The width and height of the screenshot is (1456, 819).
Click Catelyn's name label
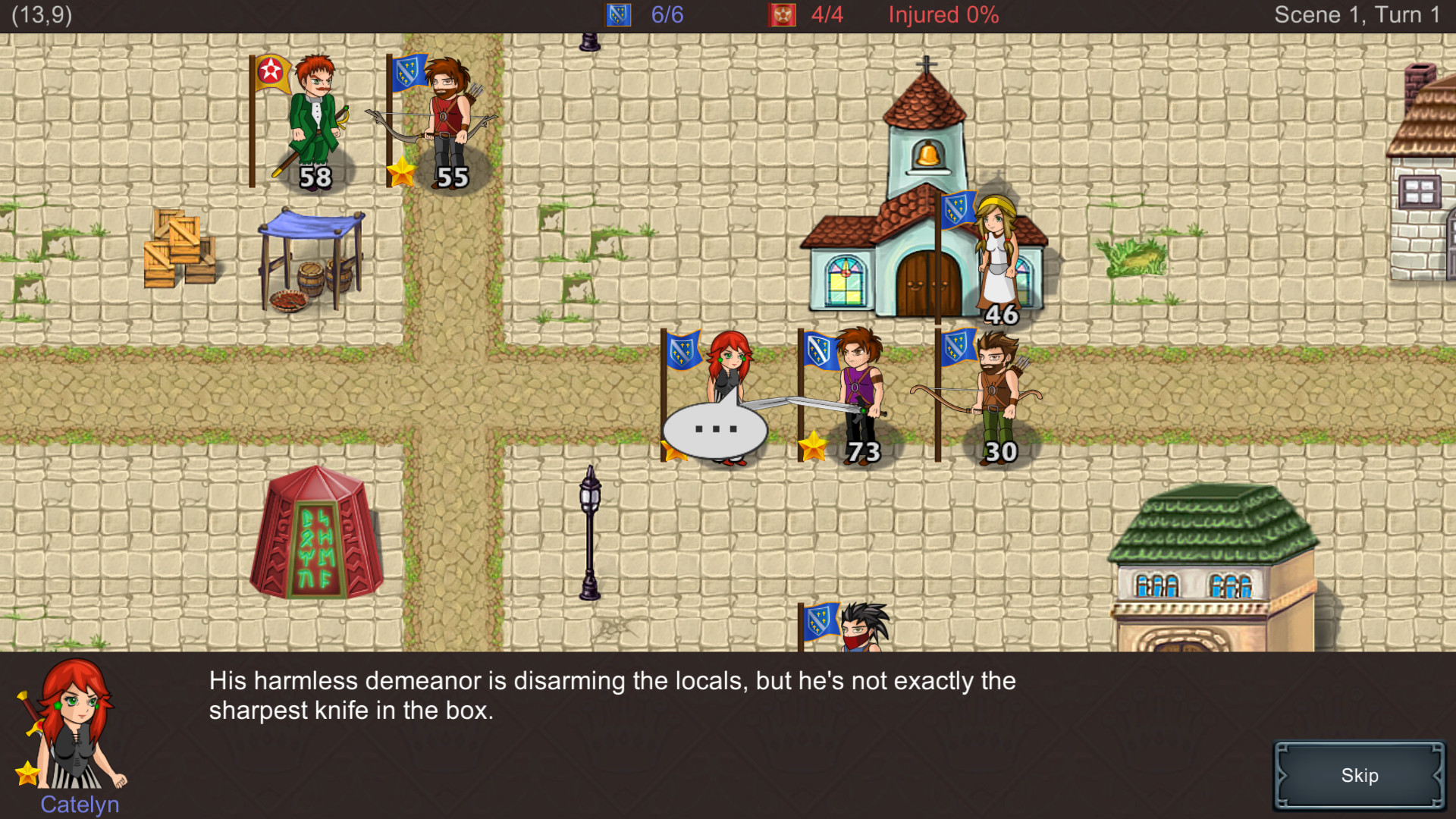coord(79,805)
